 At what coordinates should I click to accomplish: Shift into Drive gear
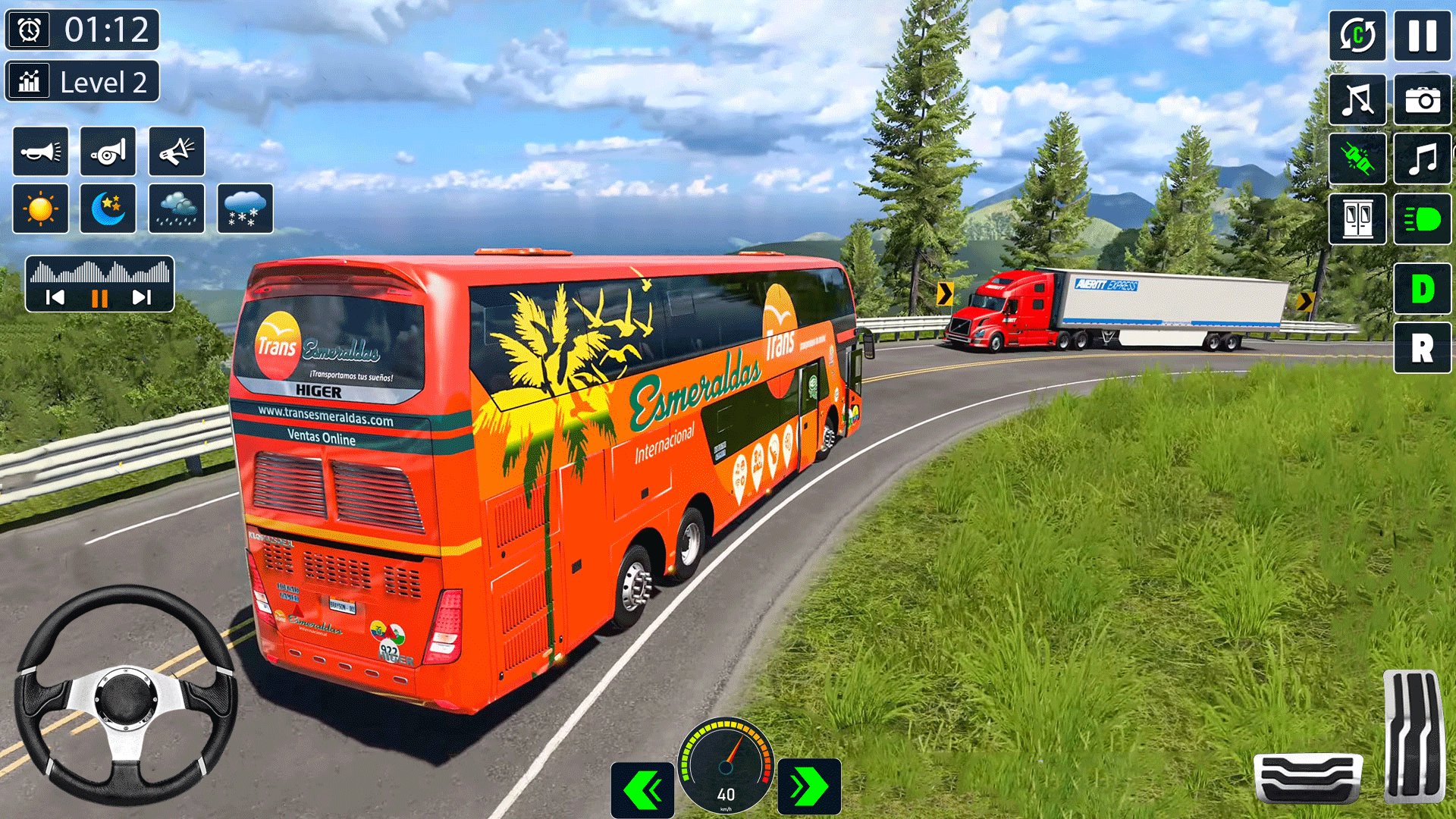click(x=1422, y=288)
